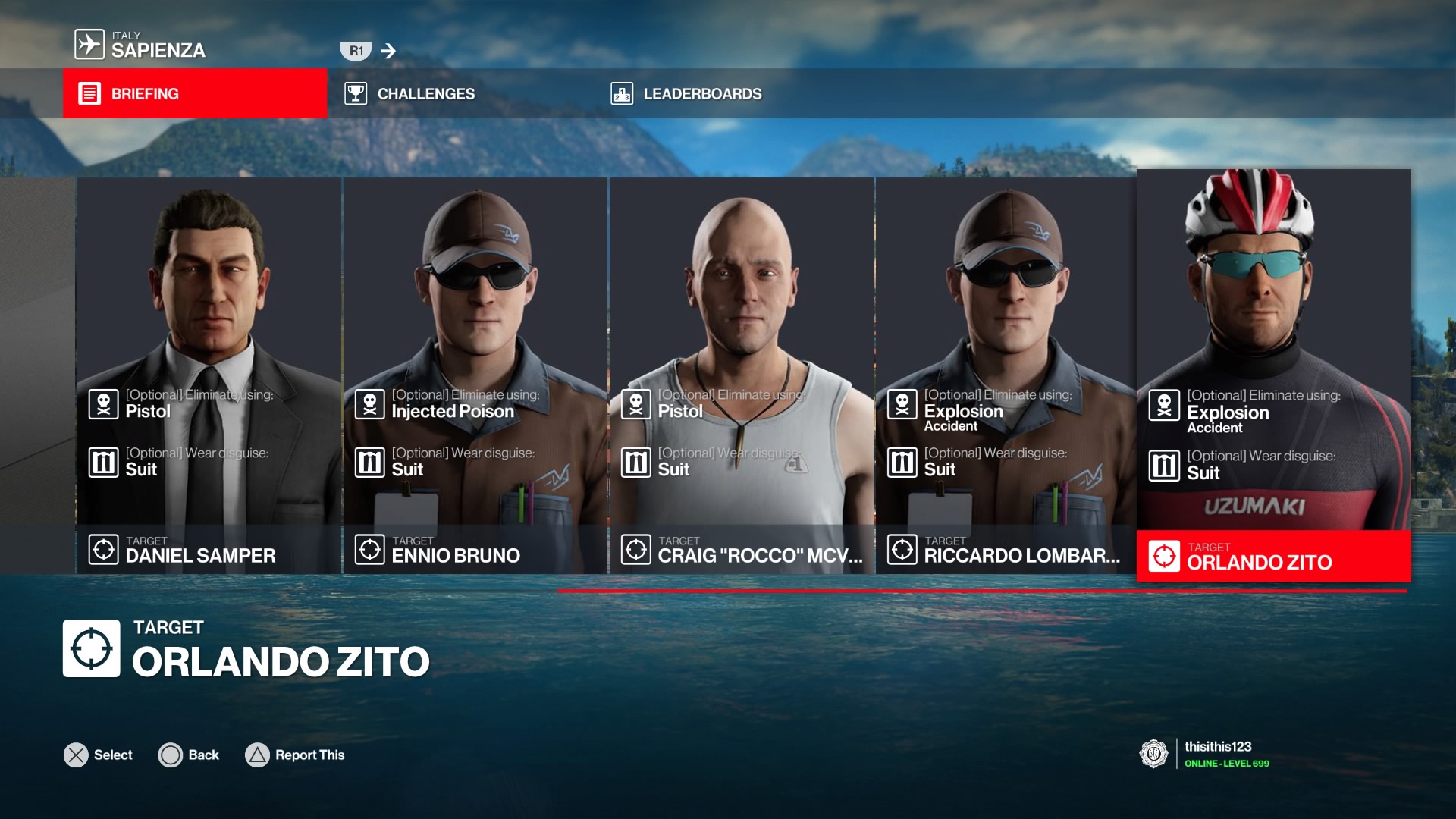Choose the highlighted Orlando Zito target card
The height and width of the screenshot is (819, 1456).
pos(1273,375)
